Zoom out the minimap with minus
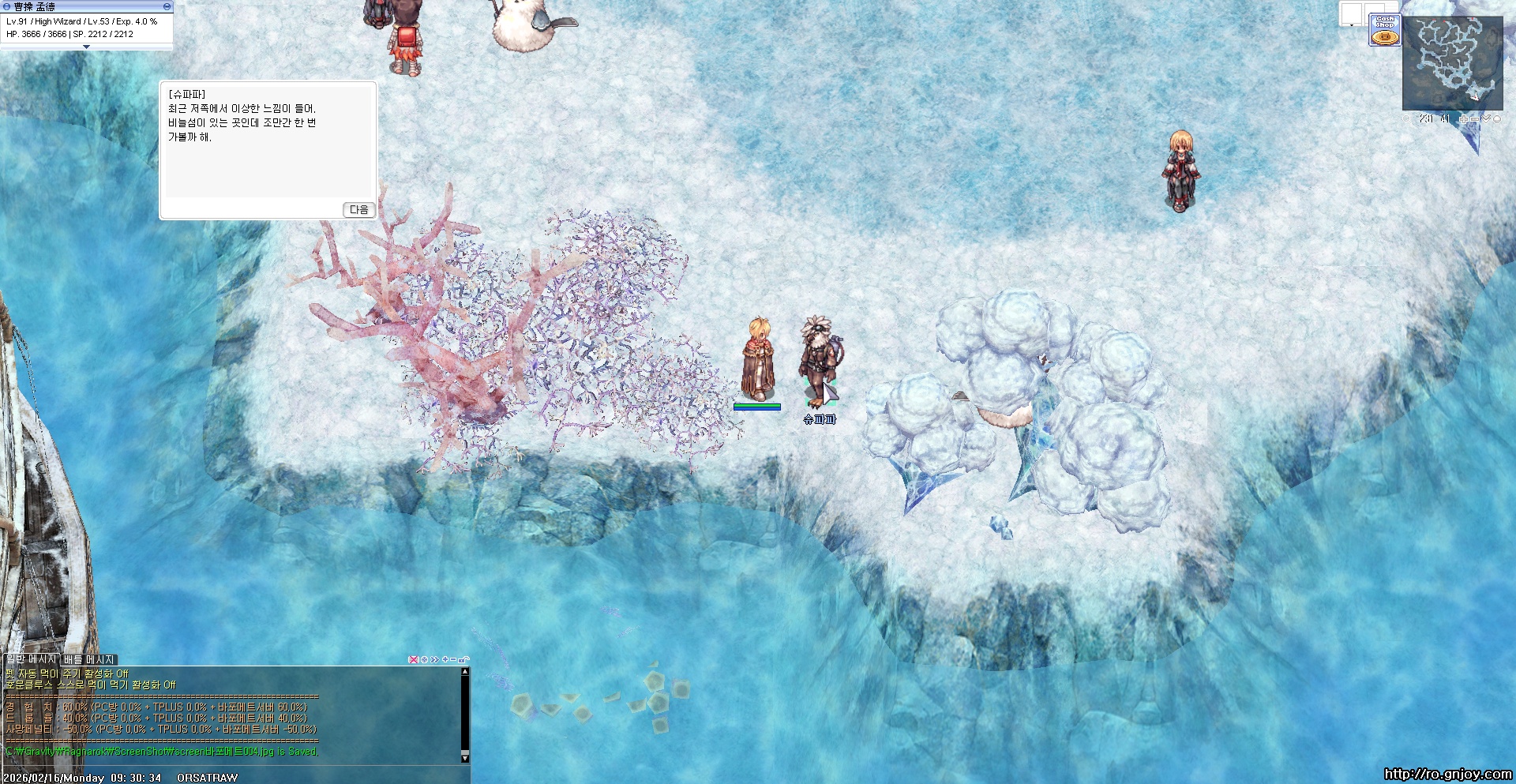The width and height of the screenshot is (1516, 784). (1474, 119)
